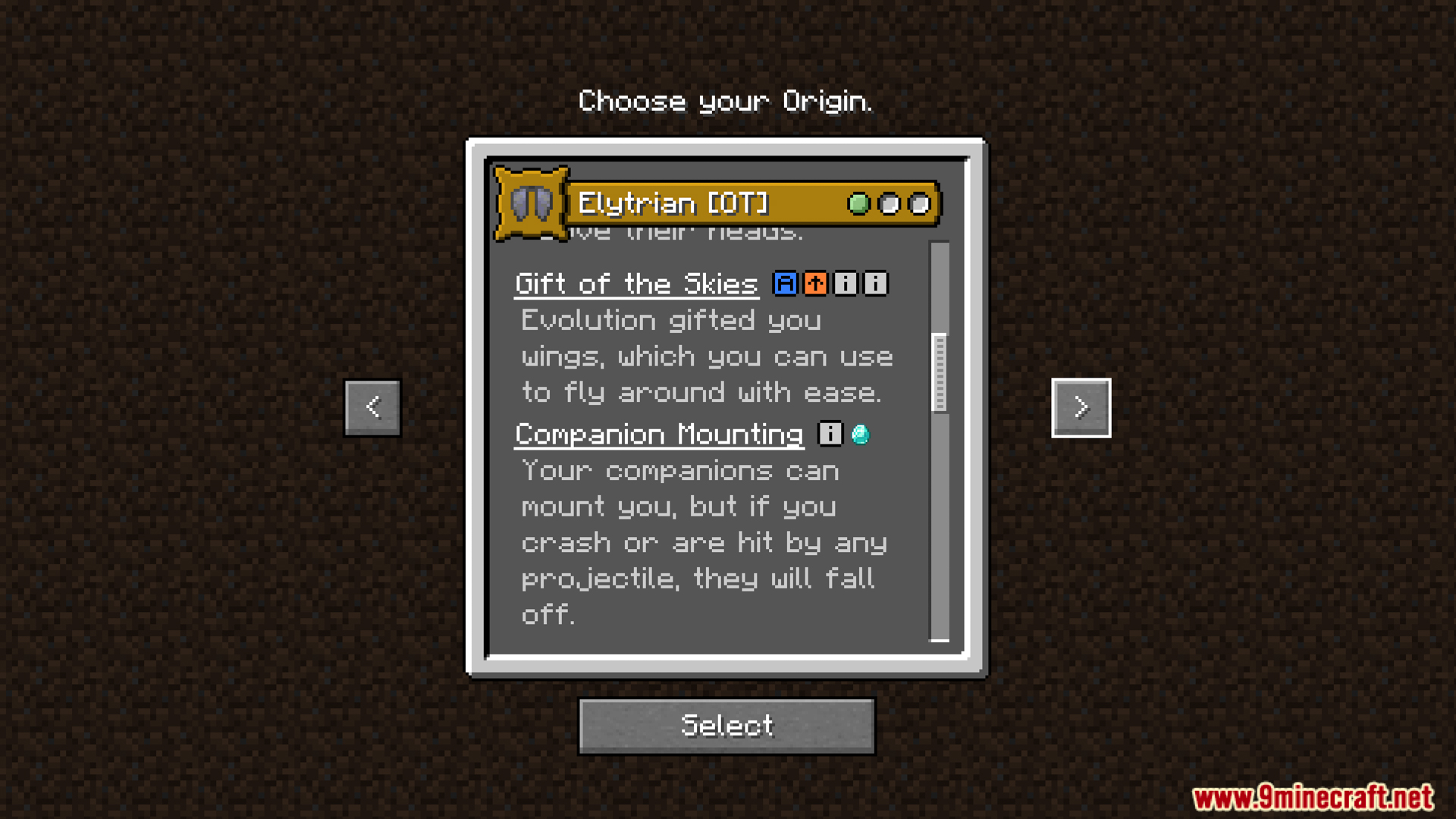Click the orange arrow badge on Gift of the Skies
The image size is (1456, 819).
[x=815, y=284]
